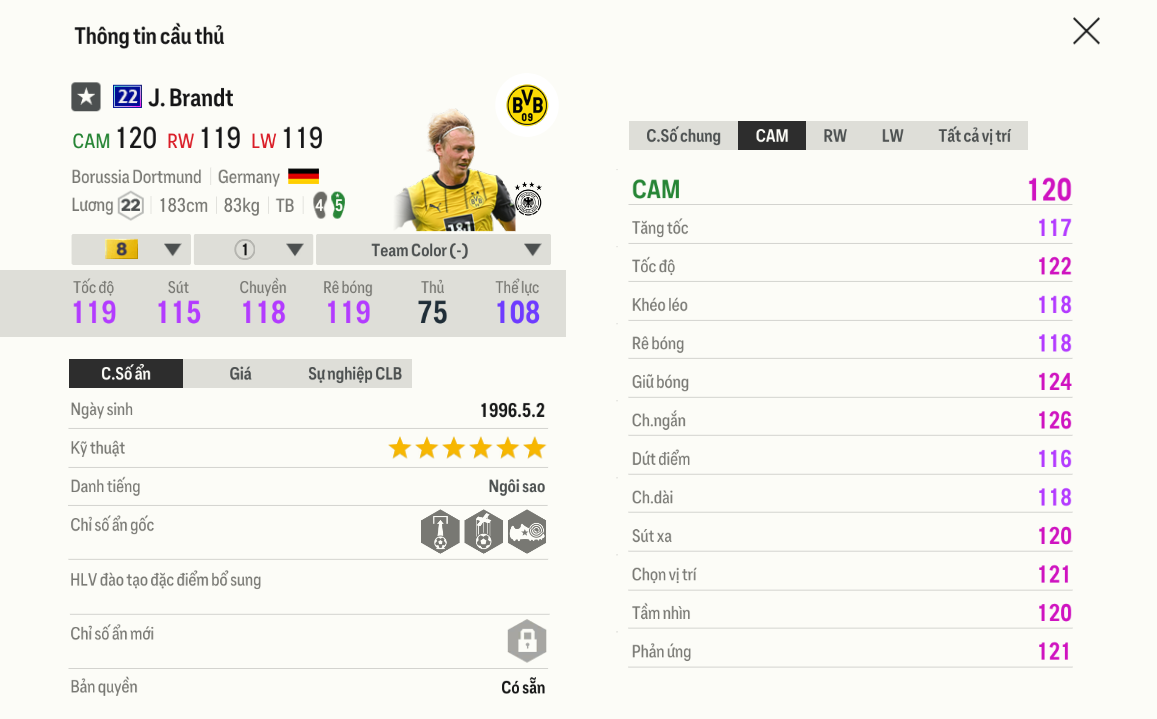Open the level 1 adaptation dropdown
Image resolution: width=1157 pixels, height=719 pixels.
pos(254,250)
